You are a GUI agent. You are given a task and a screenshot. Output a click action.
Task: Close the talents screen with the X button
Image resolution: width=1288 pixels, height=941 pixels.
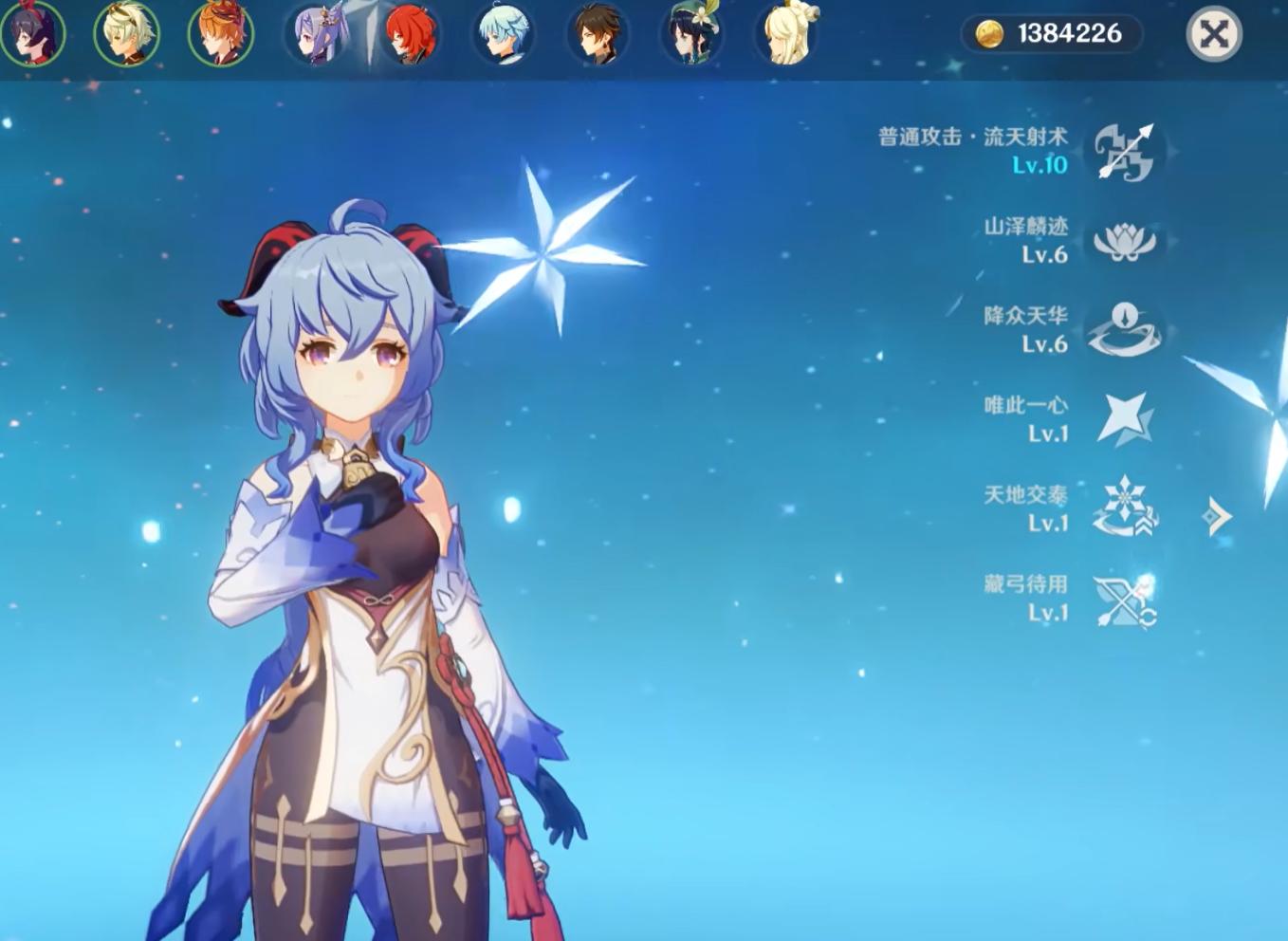tap(1214, 34)
